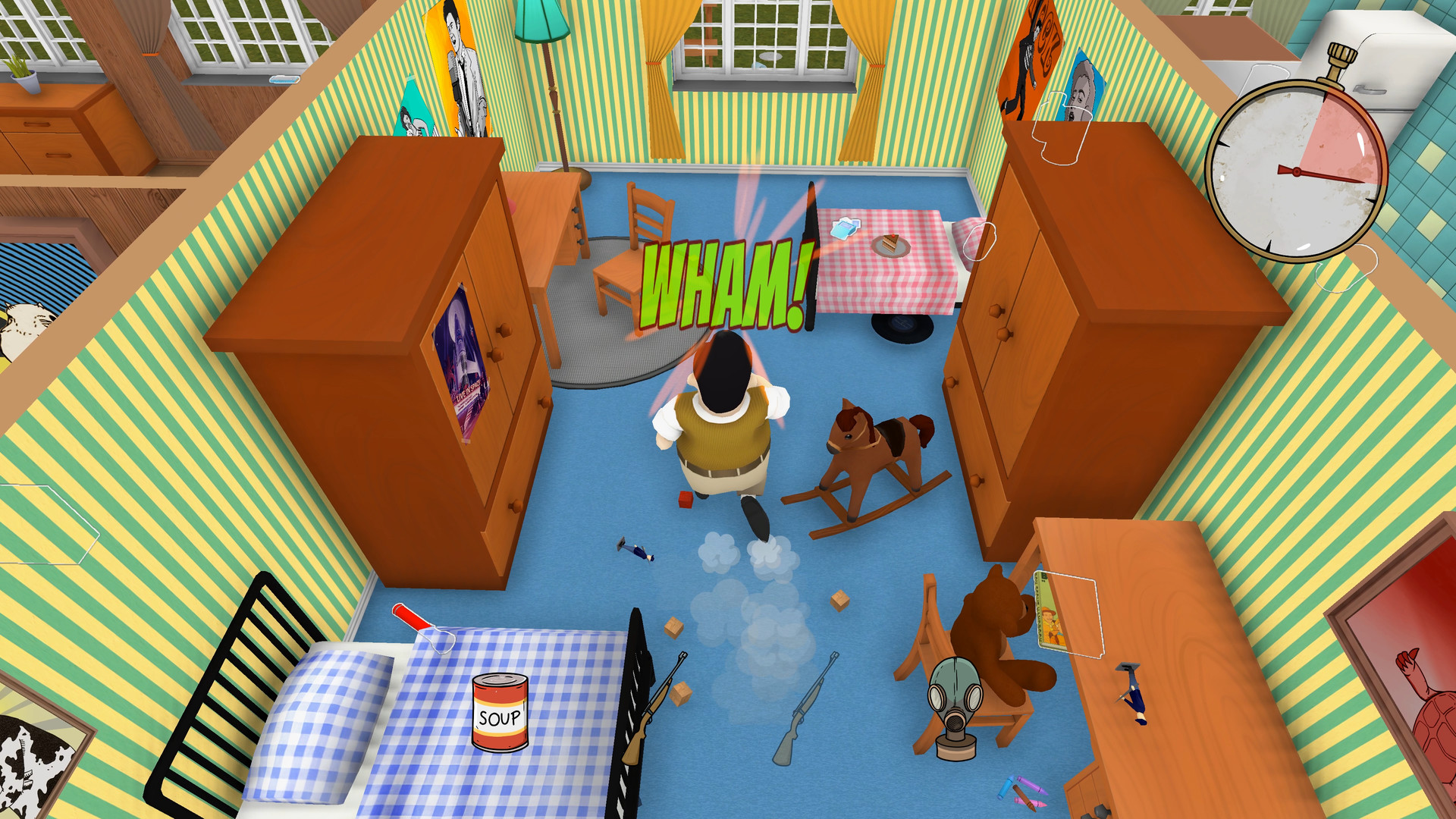Pick up the toy soldier lying on the desk

click(1130, 686)
